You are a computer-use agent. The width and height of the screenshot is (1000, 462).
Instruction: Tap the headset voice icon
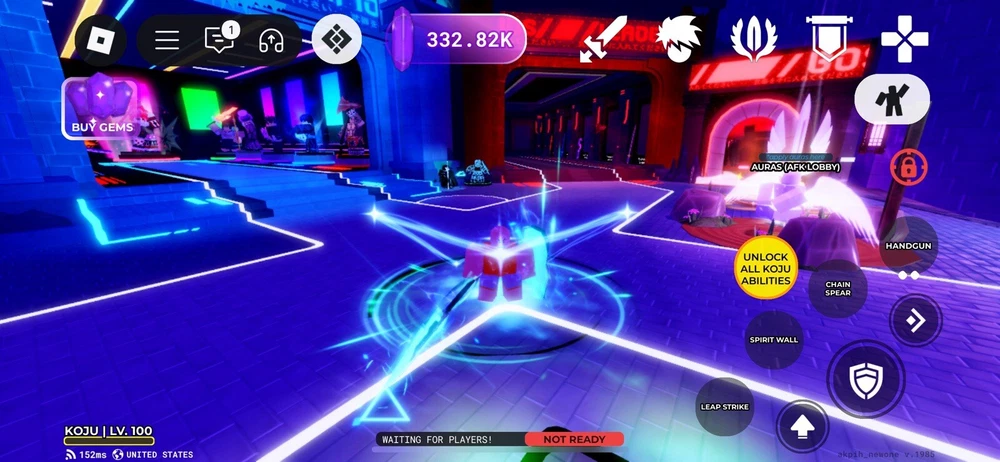click(x=270, y=40)
